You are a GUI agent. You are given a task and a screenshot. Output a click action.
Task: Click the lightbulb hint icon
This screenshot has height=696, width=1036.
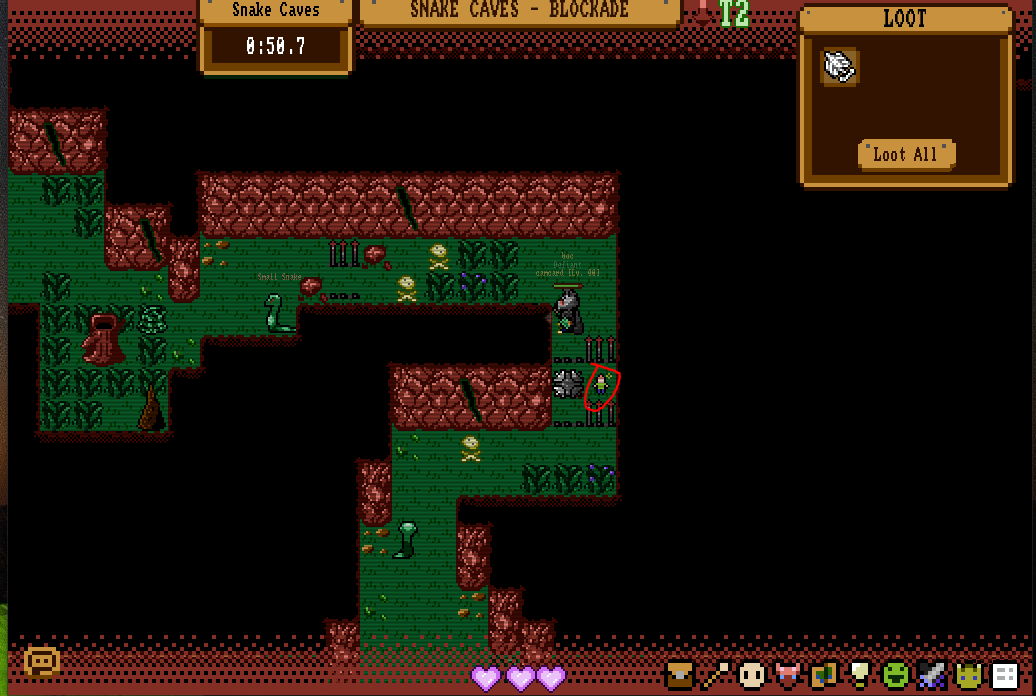(859, 675)
